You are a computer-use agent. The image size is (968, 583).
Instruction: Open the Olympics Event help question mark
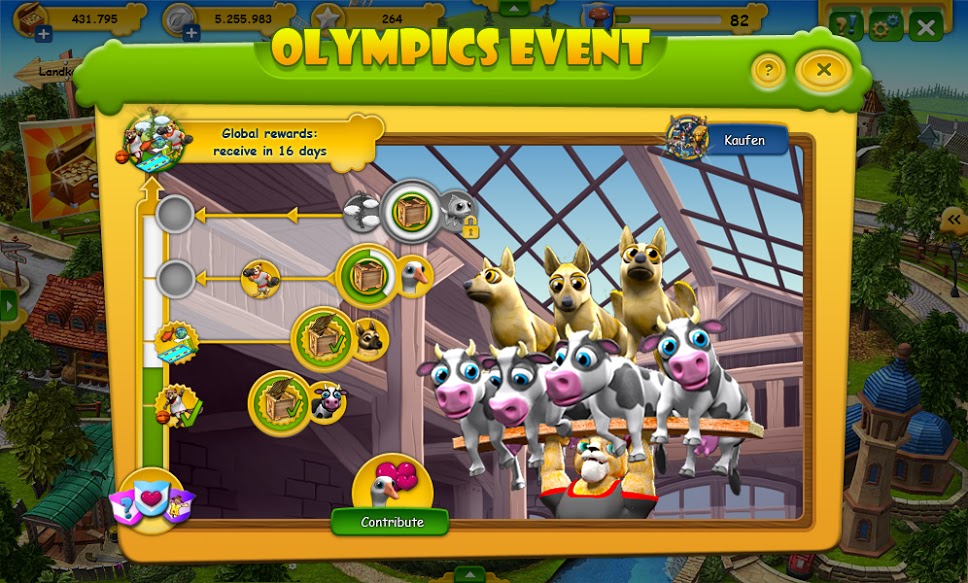pos(768,70)
